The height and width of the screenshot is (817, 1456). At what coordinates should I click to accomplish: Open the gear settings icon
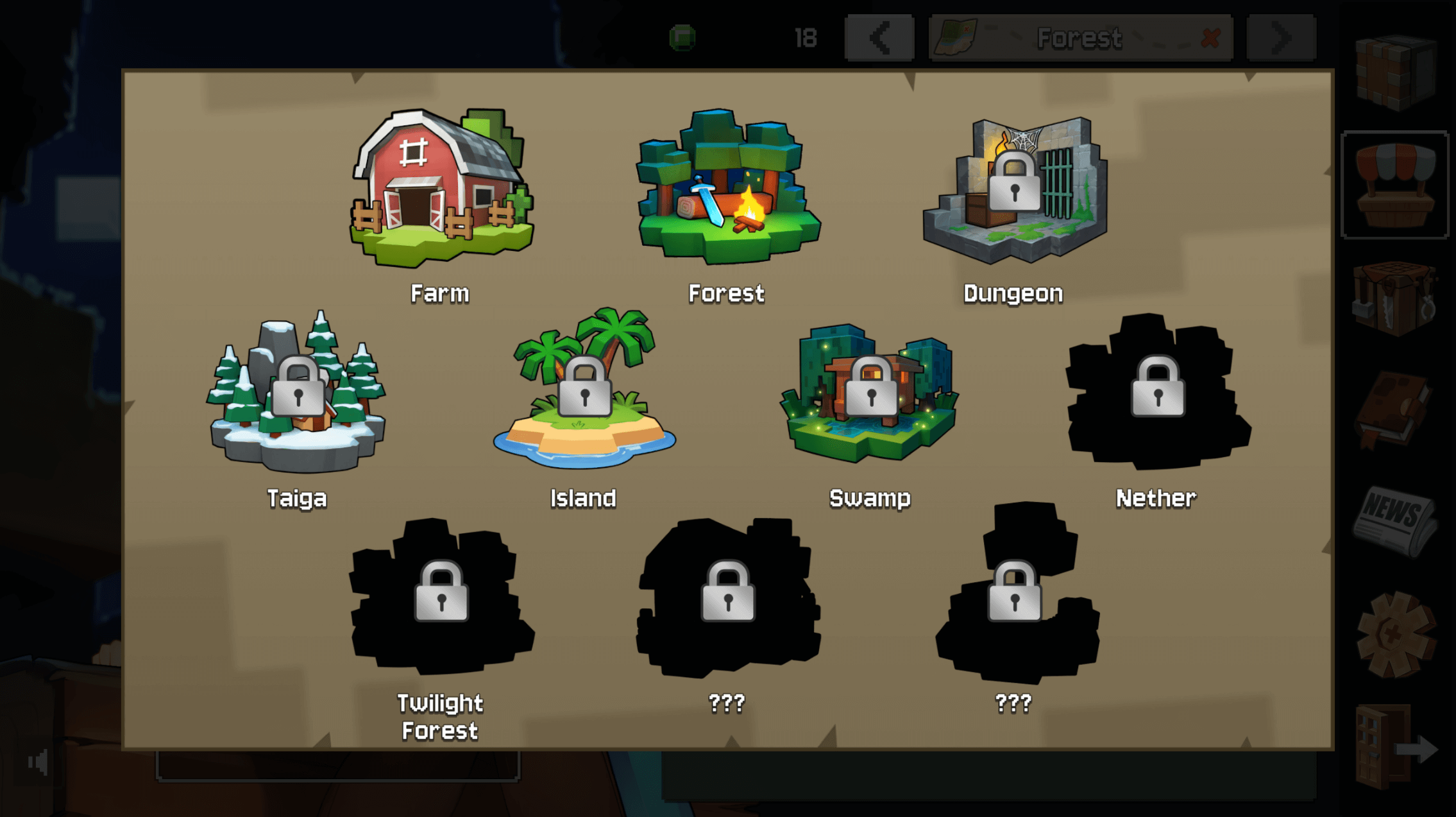pyautogui.click(x=1394, y=634)
